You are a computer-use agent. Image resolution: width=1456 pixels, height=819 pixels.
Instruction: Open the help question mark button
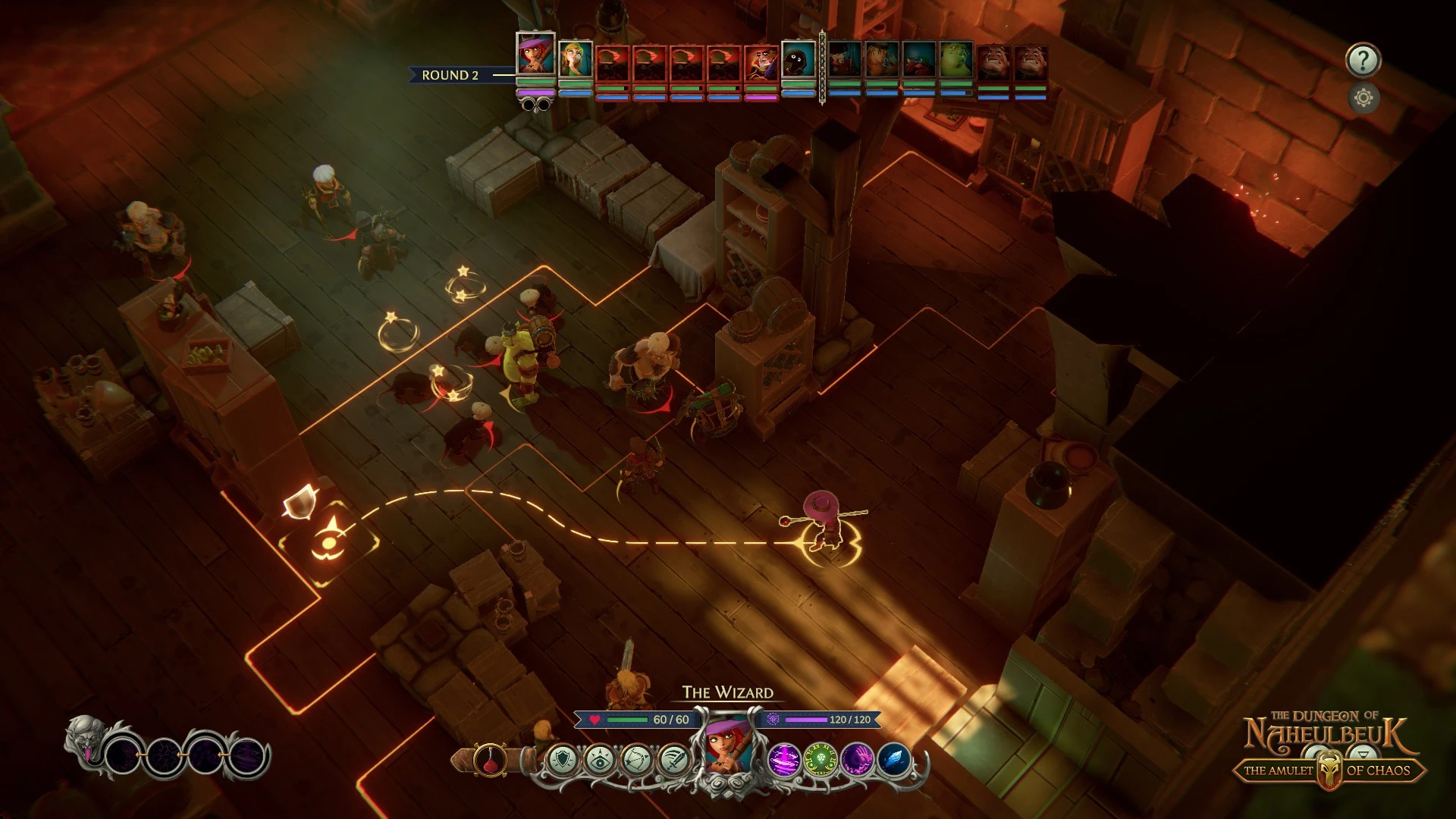[1363, 60]
